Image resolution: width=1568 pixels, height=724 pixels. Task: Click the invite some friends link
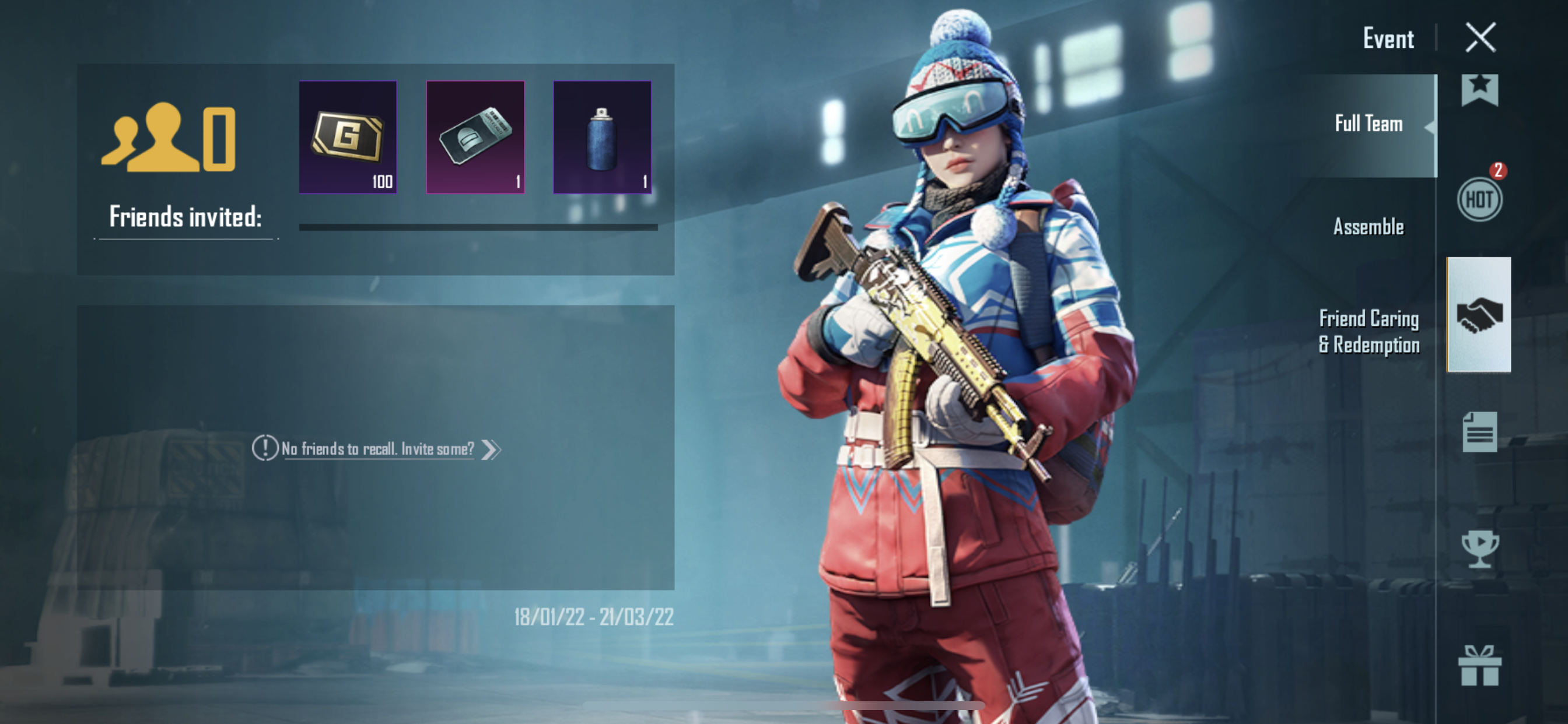377,449
